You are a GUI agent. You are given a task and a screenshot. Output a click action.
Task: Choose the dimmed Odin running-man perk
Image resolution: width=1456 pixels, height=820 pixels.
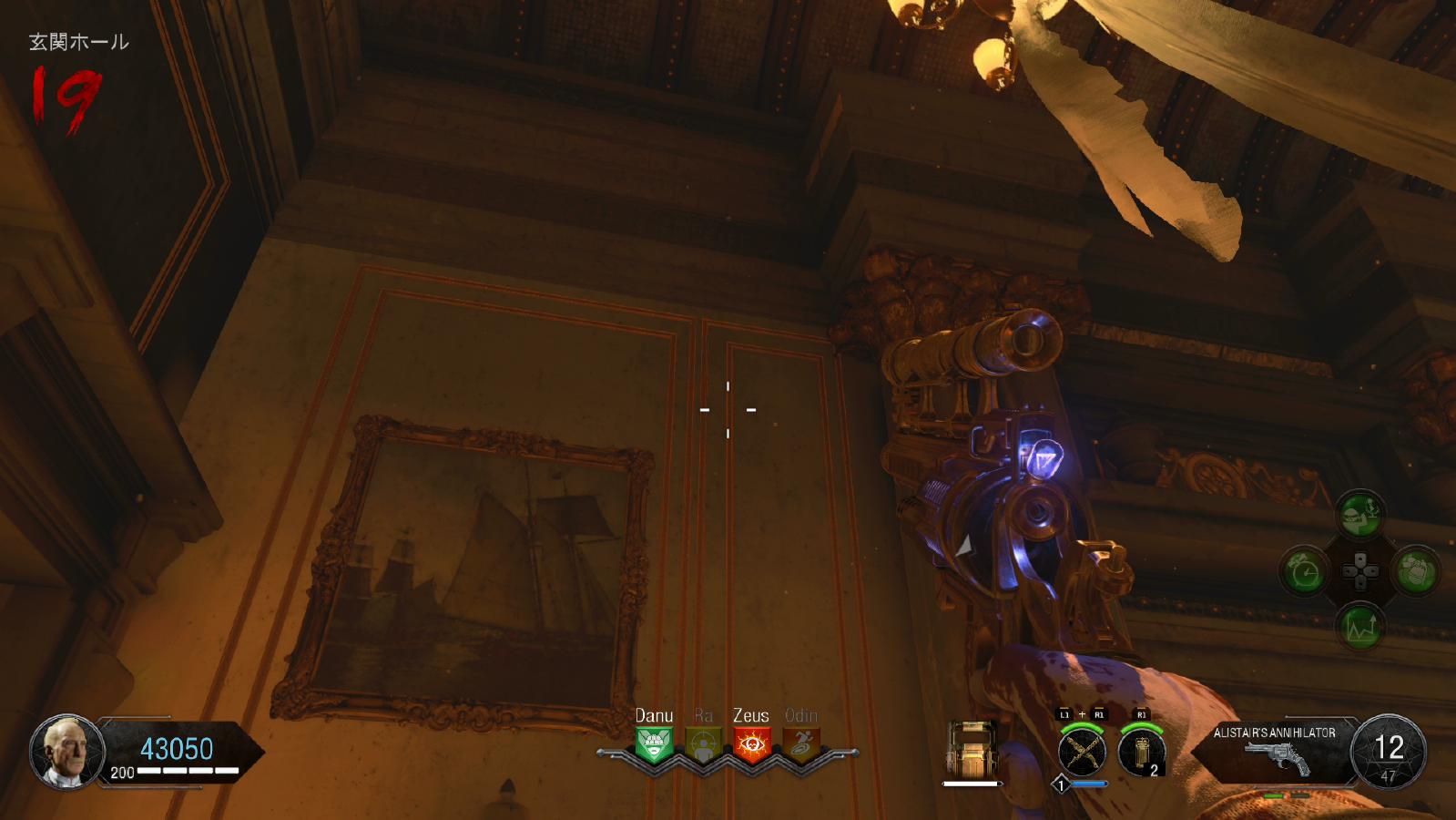pos(800,745)
